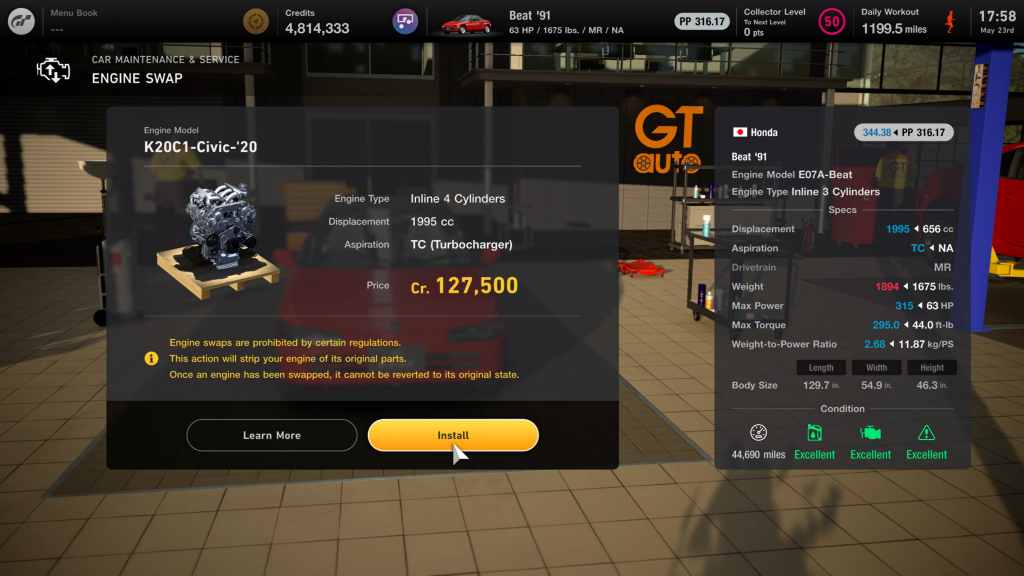This screenshot has height=576, width=1024.
Task: Click the Gran Turismo logo icon
Action: (x=20, y=20)
